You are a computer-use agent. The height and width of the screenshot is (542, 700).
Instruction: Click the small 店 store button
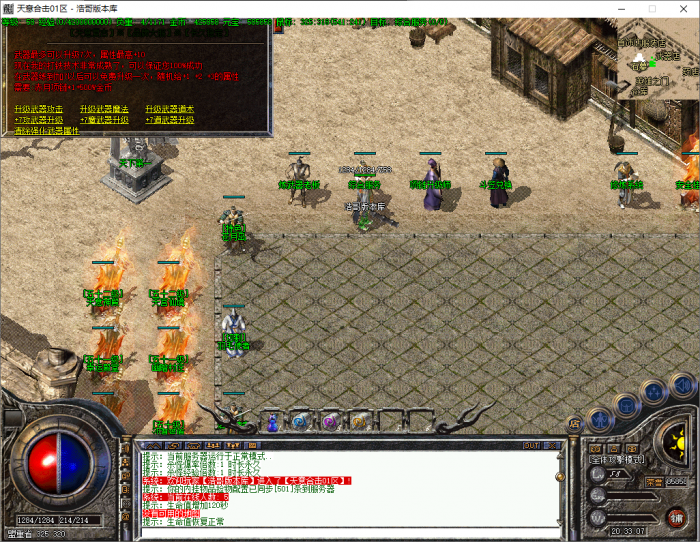(574, 423)
